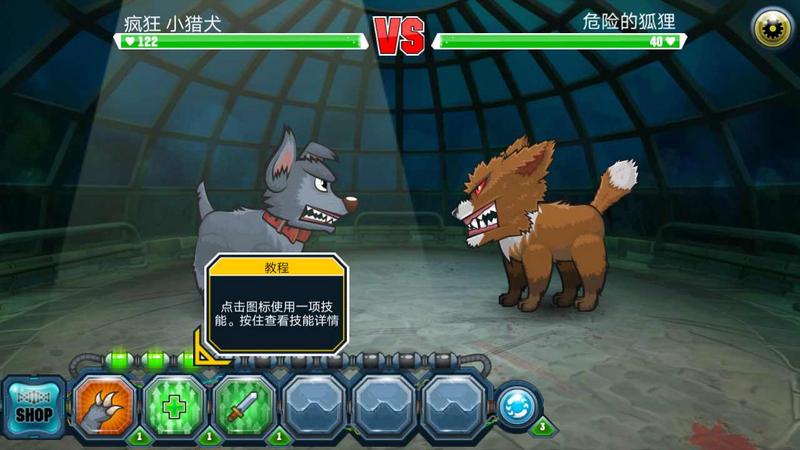Activate the green cross heal skill

pyautogui.click(x=174, y=406)
